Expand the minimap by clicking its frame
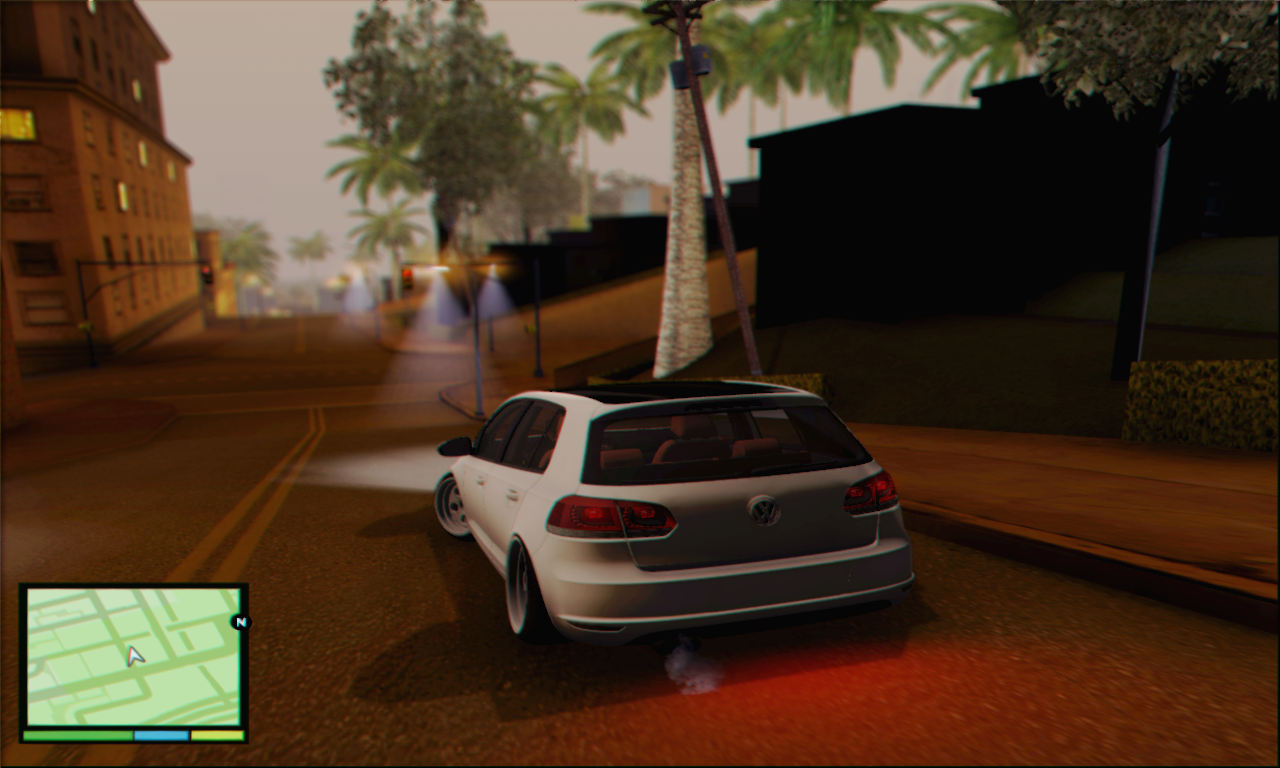Viewport: 1280px width, 768px height. pos(130,585)
